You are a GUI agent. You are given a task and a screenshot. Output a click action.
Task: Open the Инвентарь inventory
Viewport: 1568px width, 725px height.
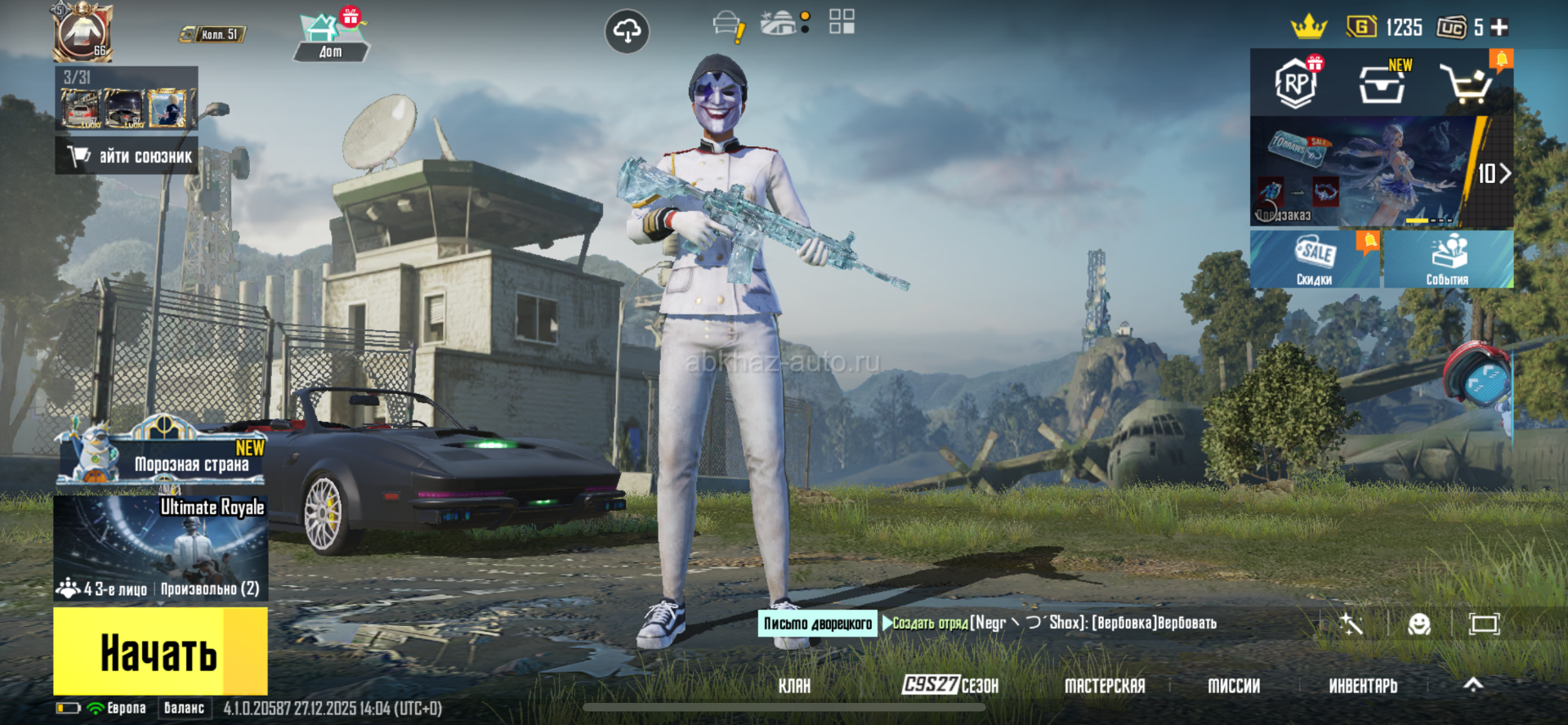point(1363,686)
